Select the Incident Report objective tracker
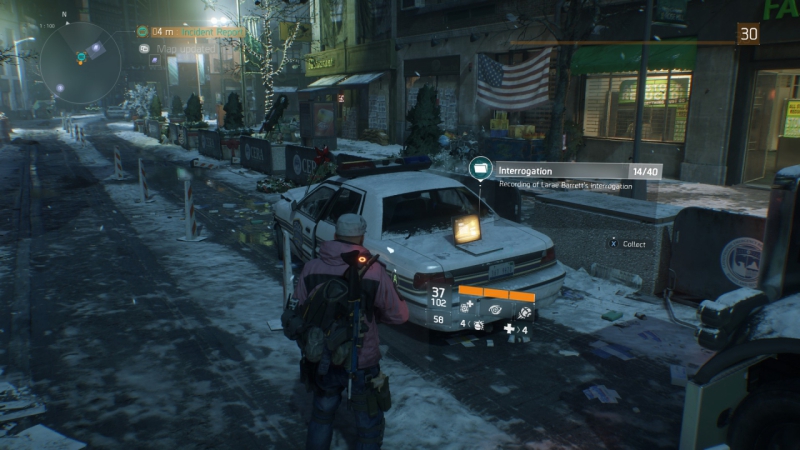 [x=196, y=31]
